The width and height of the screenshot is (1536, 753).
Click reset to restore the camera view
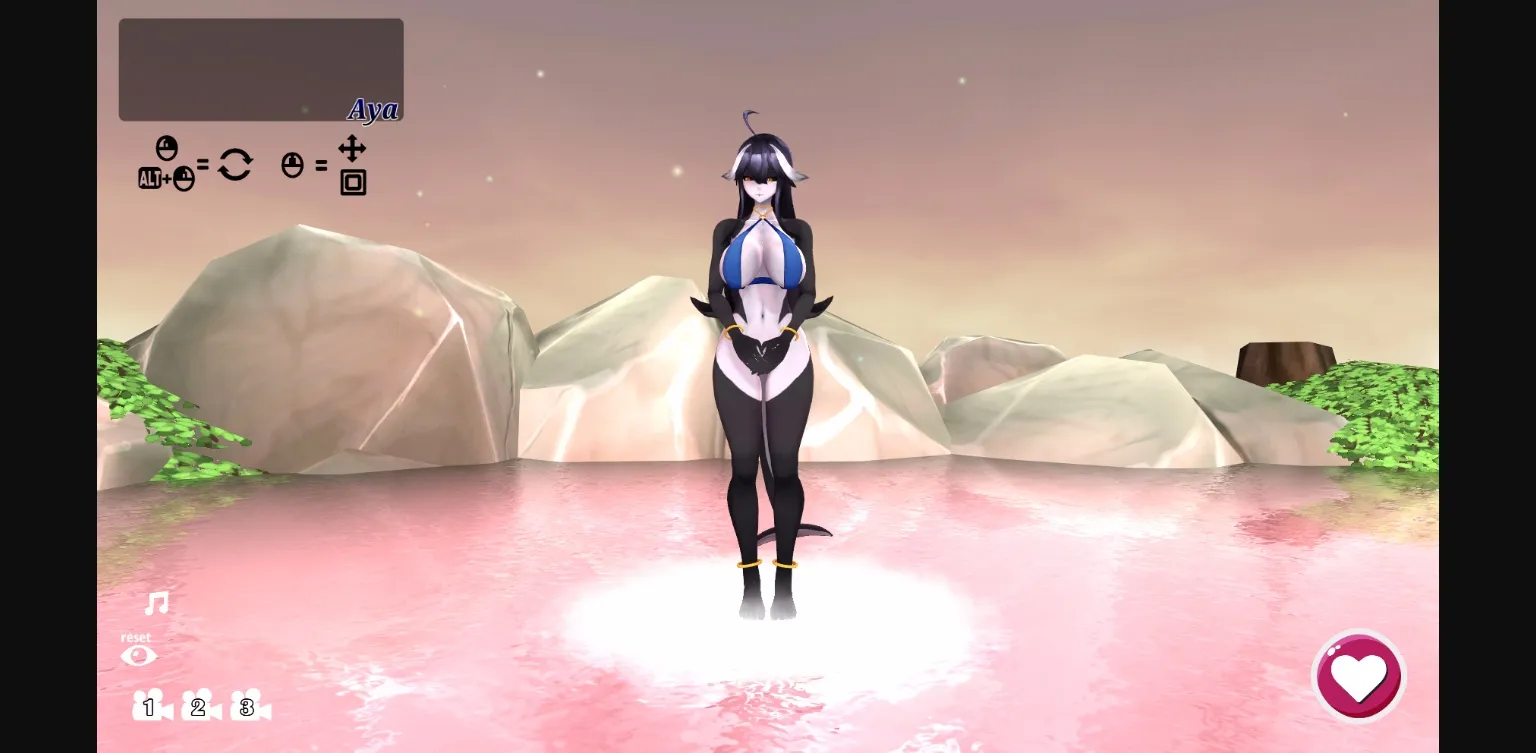[137, 637]
